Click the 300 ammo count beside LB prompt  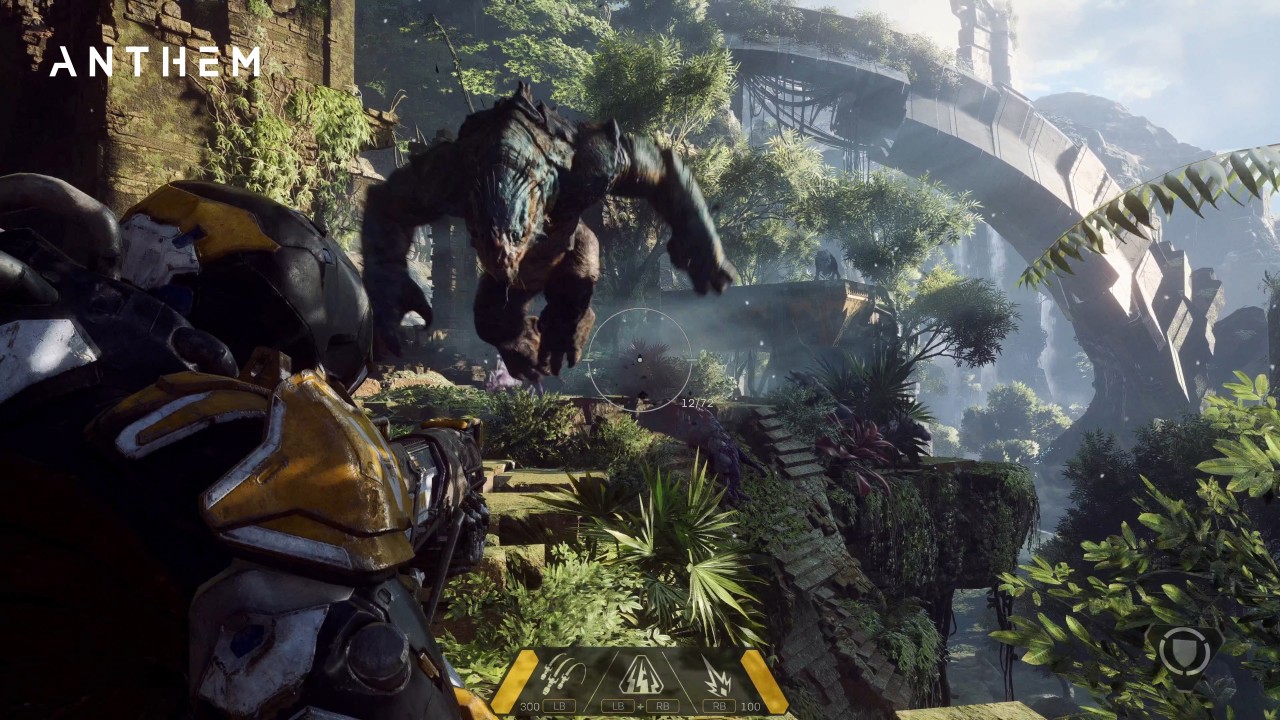pyautogui.click(x=530, y=705)
